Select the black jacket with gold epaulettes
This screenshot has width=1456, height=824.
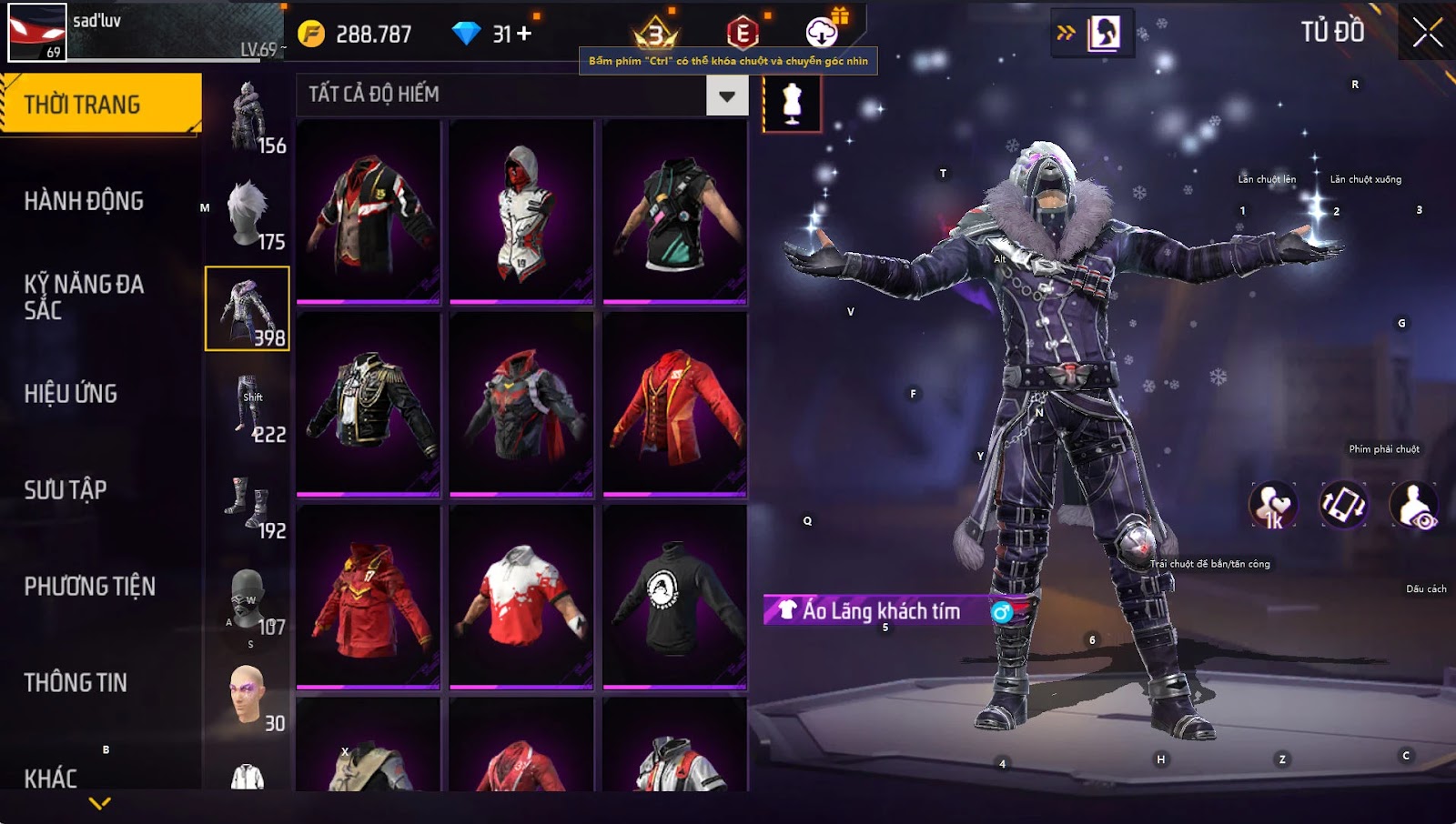pos(369,405)
